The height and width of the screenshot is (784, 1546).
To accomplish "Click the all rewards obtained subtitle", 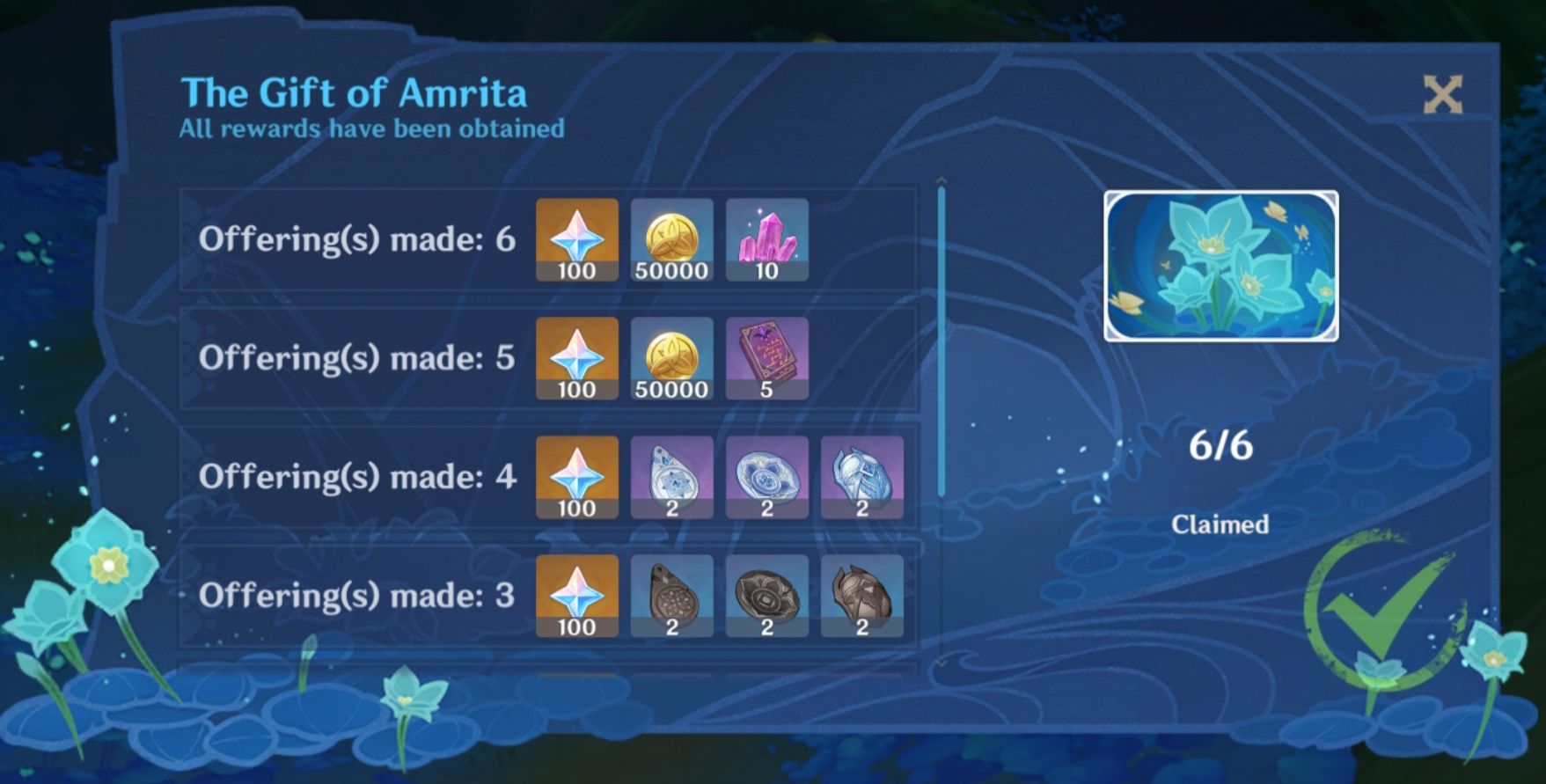I will point(370,128).
